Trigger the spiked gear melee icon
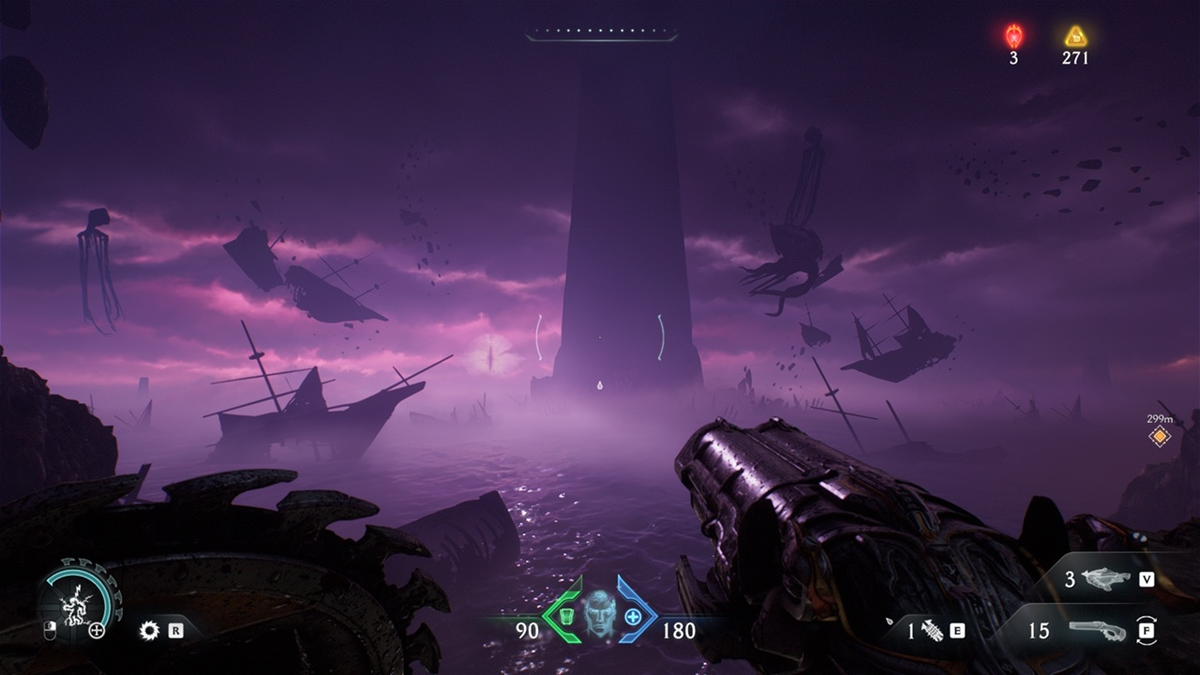 pyautogui.click(x=150, y=630)
